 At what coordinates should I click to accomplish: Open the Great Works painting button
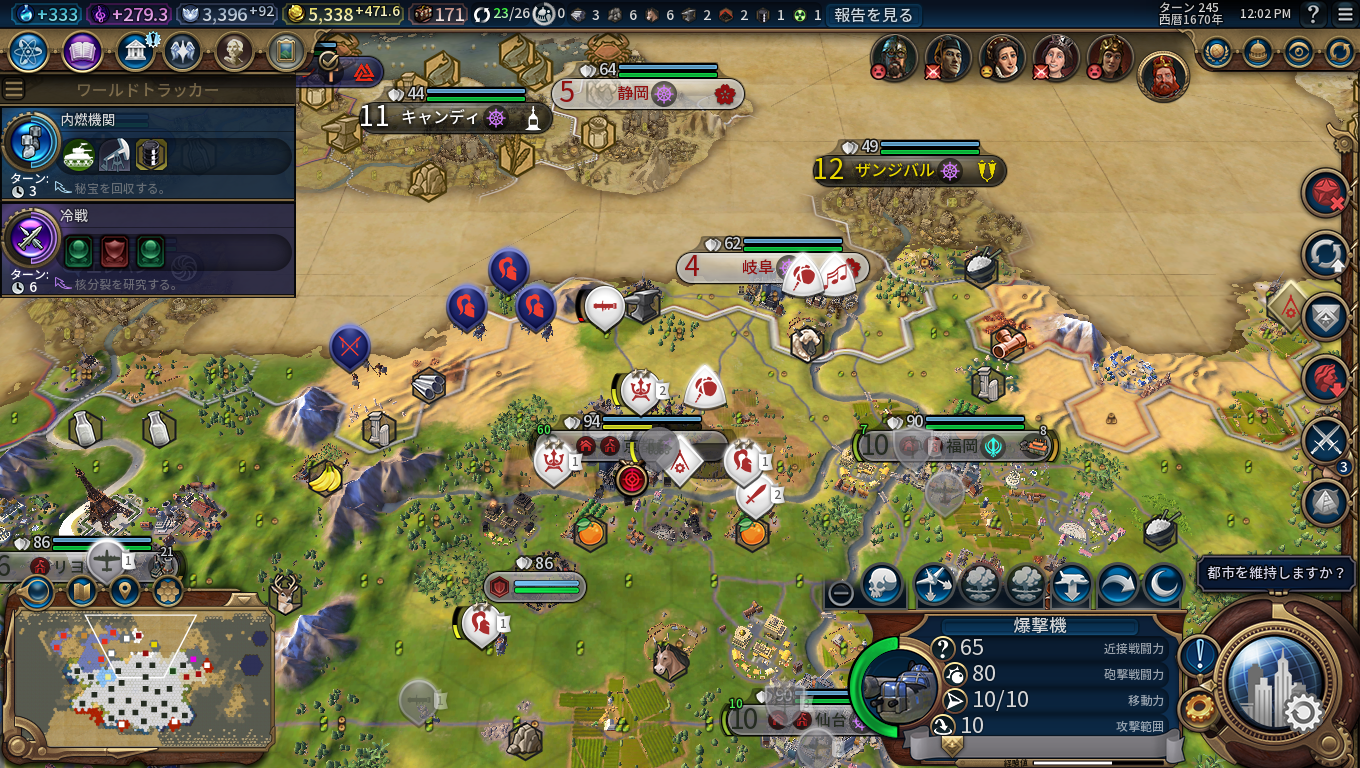click(x=286, y=51)
